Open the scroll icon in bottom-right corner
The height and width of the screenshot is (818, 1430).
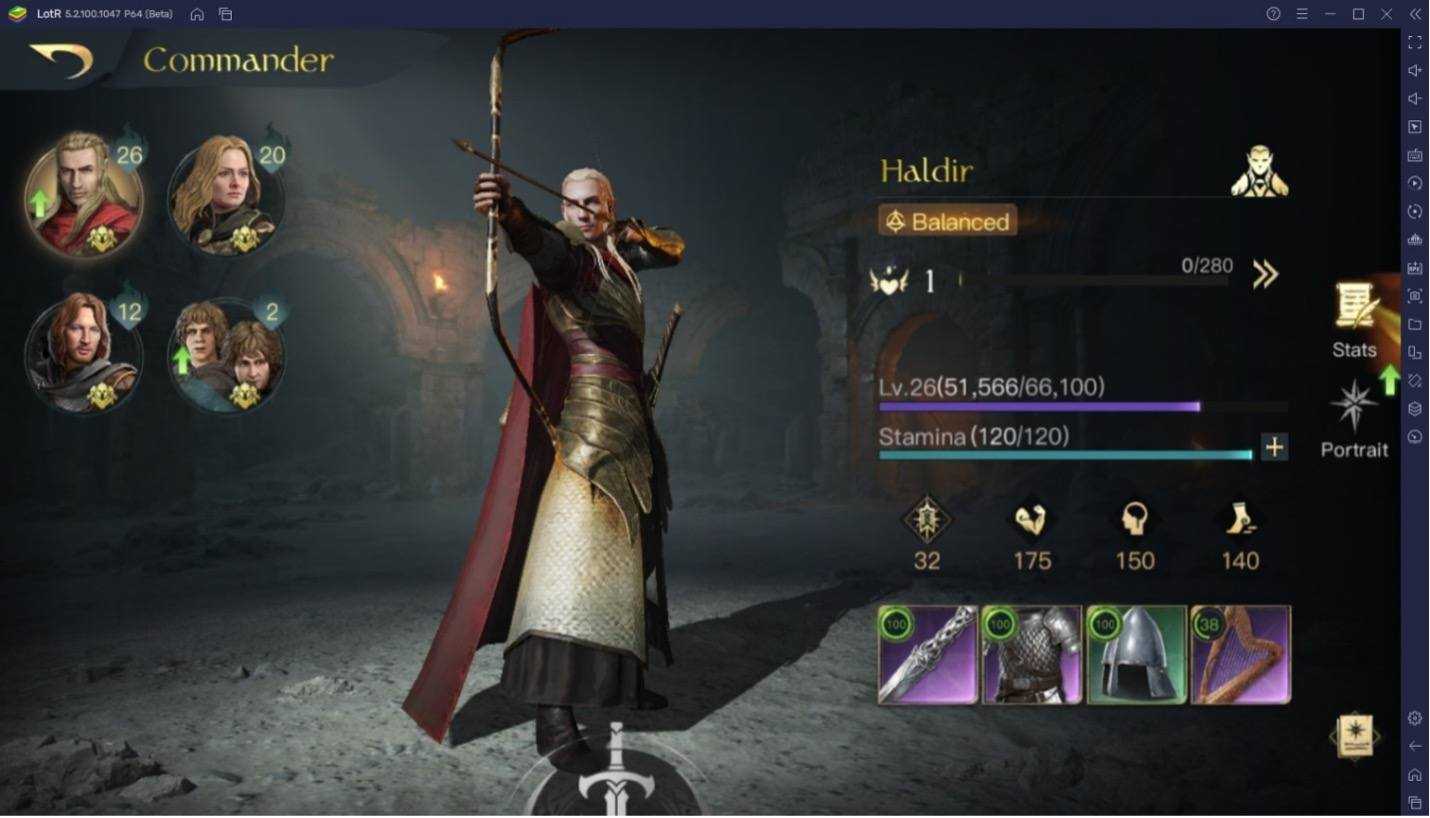point(1354,737)
